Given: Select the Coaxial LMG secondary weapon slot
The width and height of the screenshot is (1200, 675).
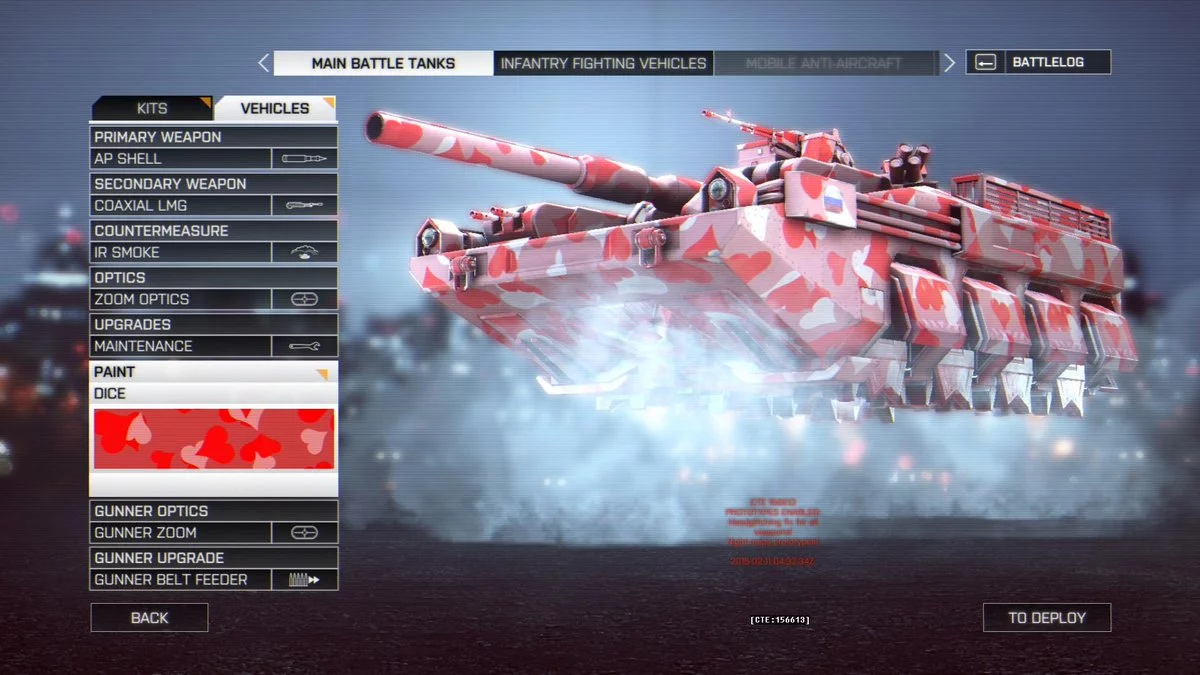Looking at the screenshot, I should click(x=214, y=205).
